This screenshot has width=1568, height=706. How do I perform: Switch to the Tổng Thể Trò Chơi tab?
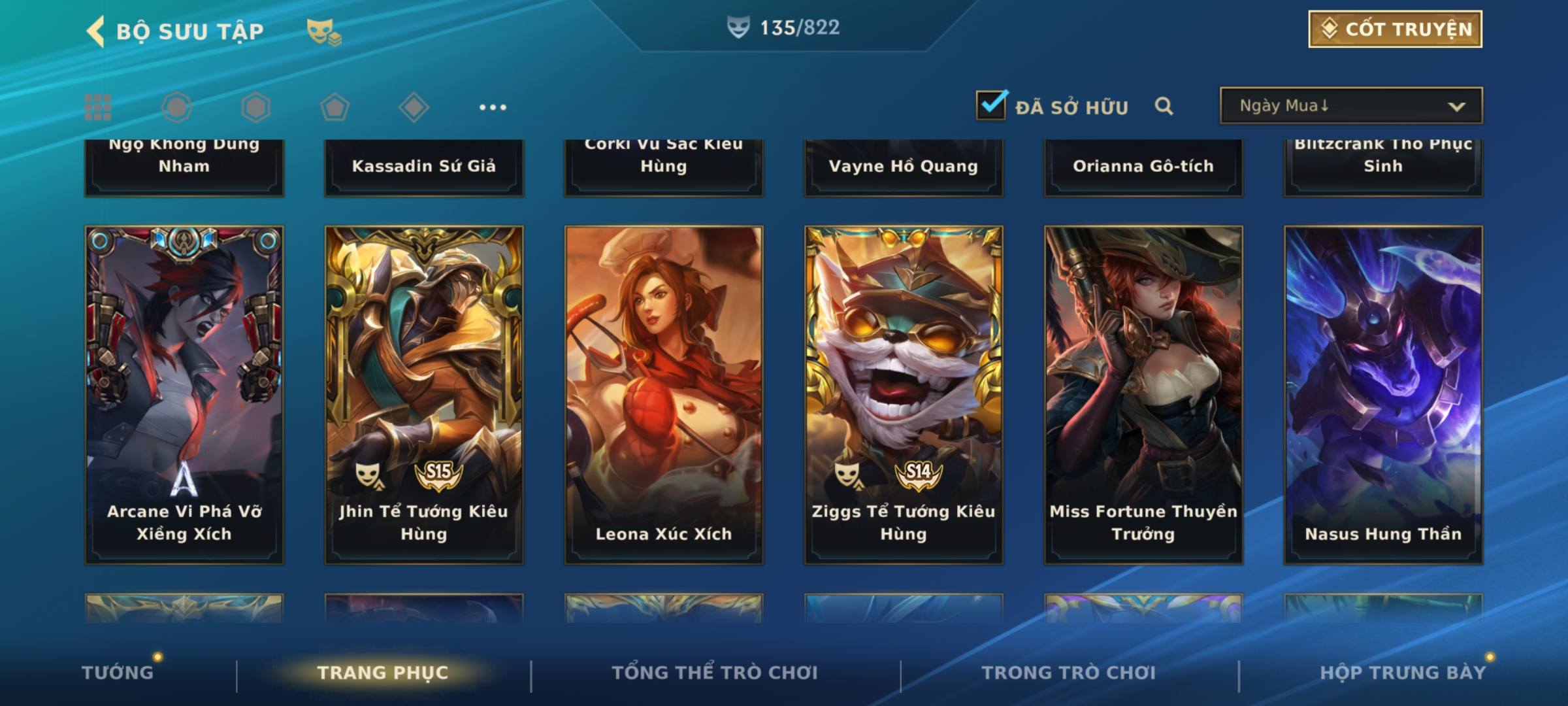(x=715, y=672)
